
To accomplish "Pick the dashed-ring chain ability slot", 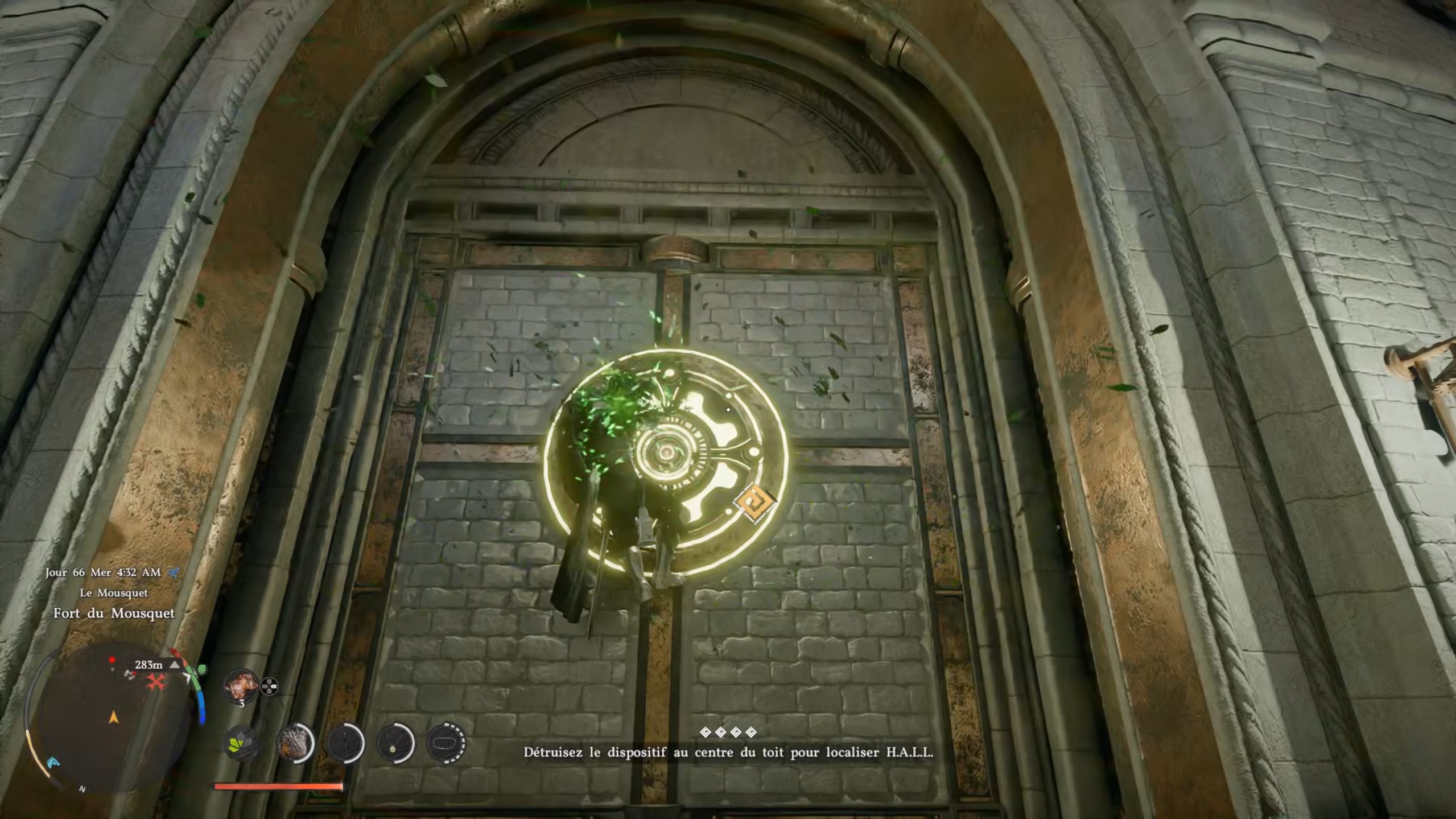I will point(445,743).
